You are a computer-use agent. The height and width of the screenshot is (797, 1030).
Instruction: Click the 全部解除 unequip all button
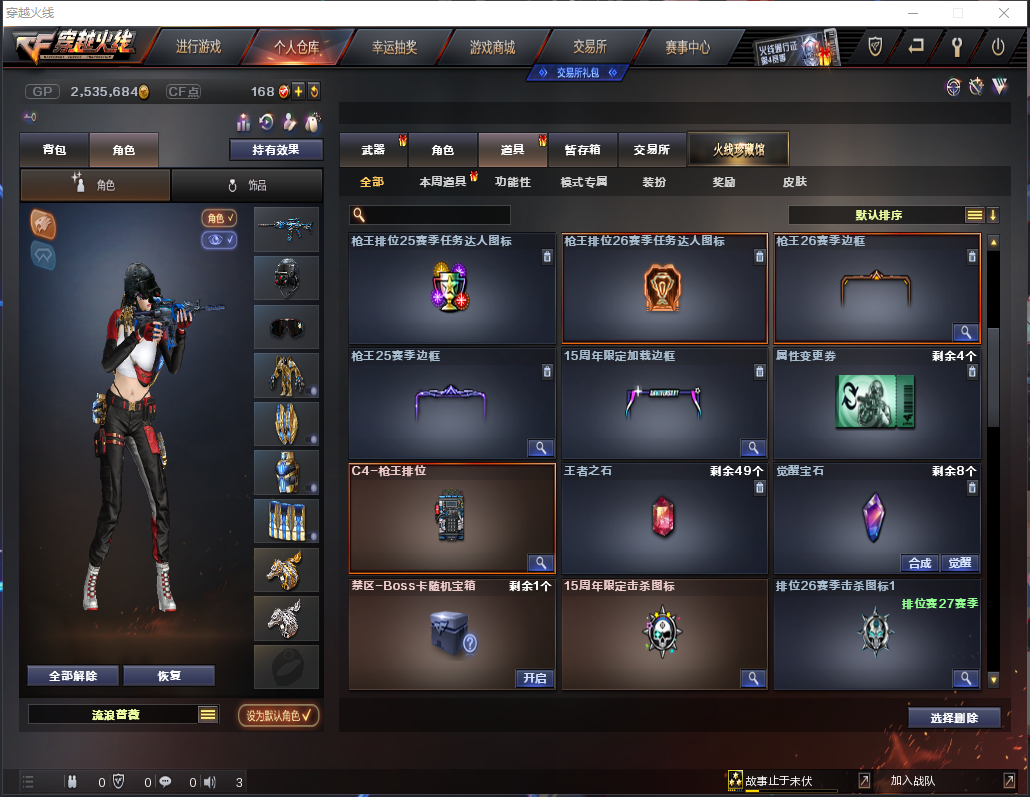pyautogui.click(x=73, y=676)
